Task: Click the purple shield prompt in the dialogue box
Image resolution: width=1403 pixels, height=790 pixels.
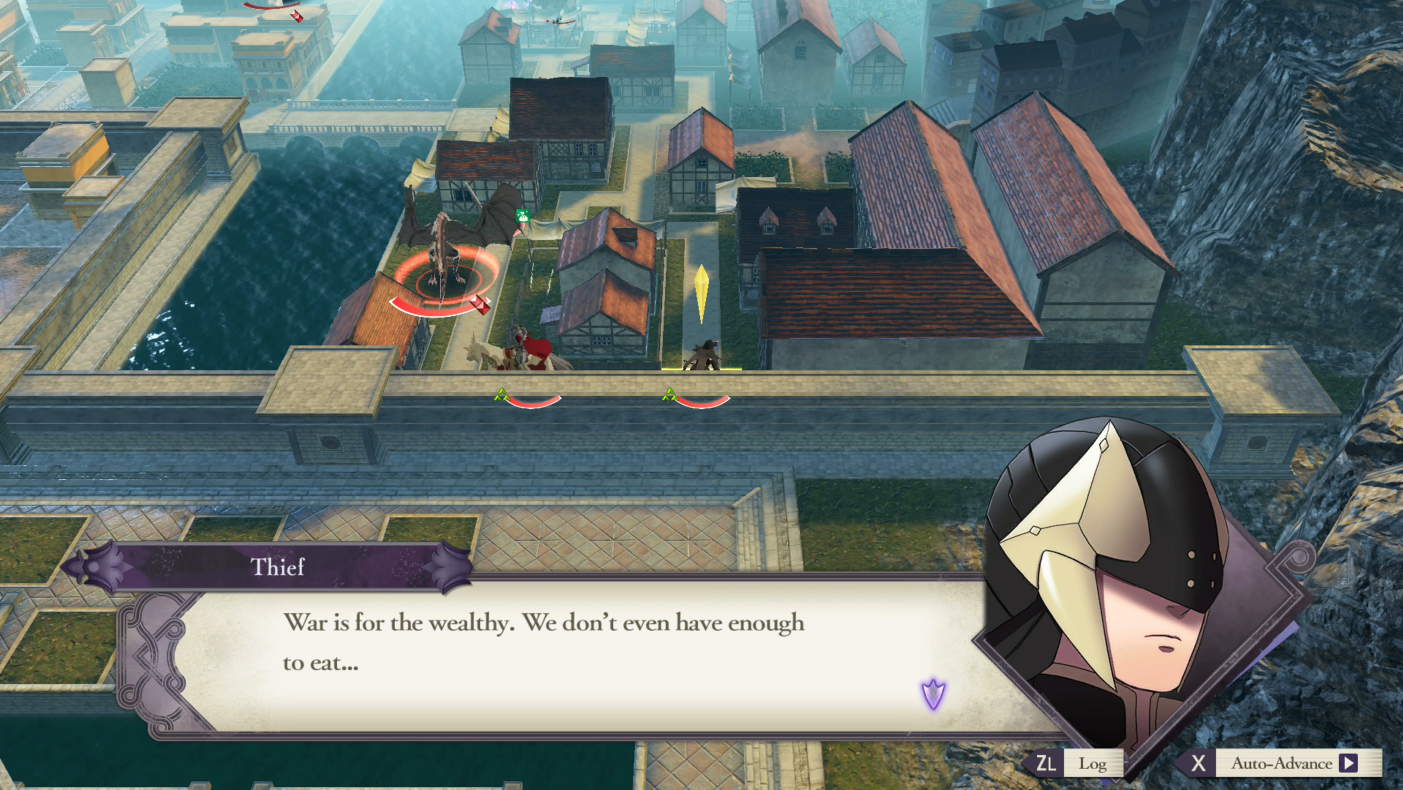Action: [932, 691]
